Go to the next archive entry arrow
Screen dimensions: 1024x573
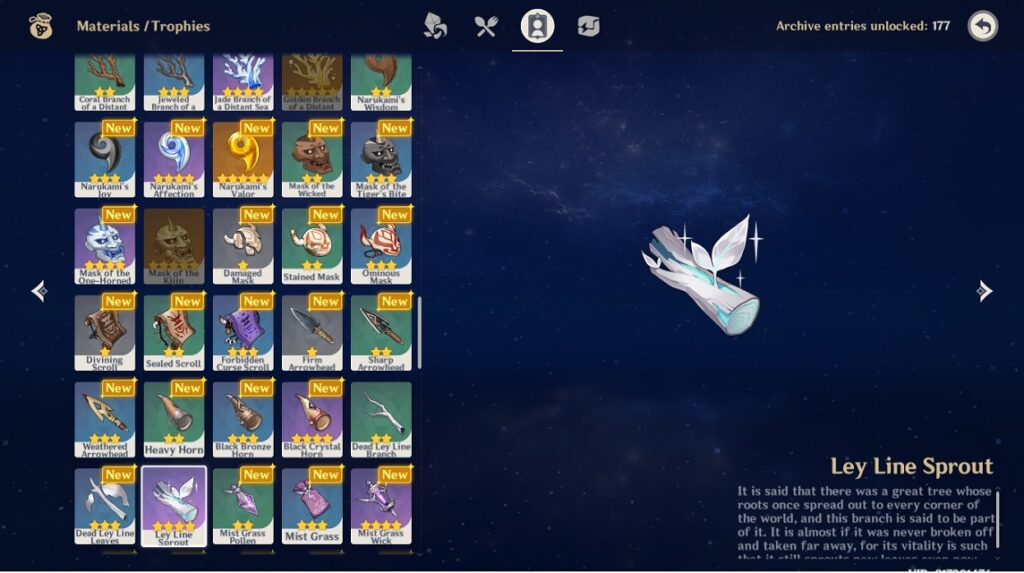[985, 291]
